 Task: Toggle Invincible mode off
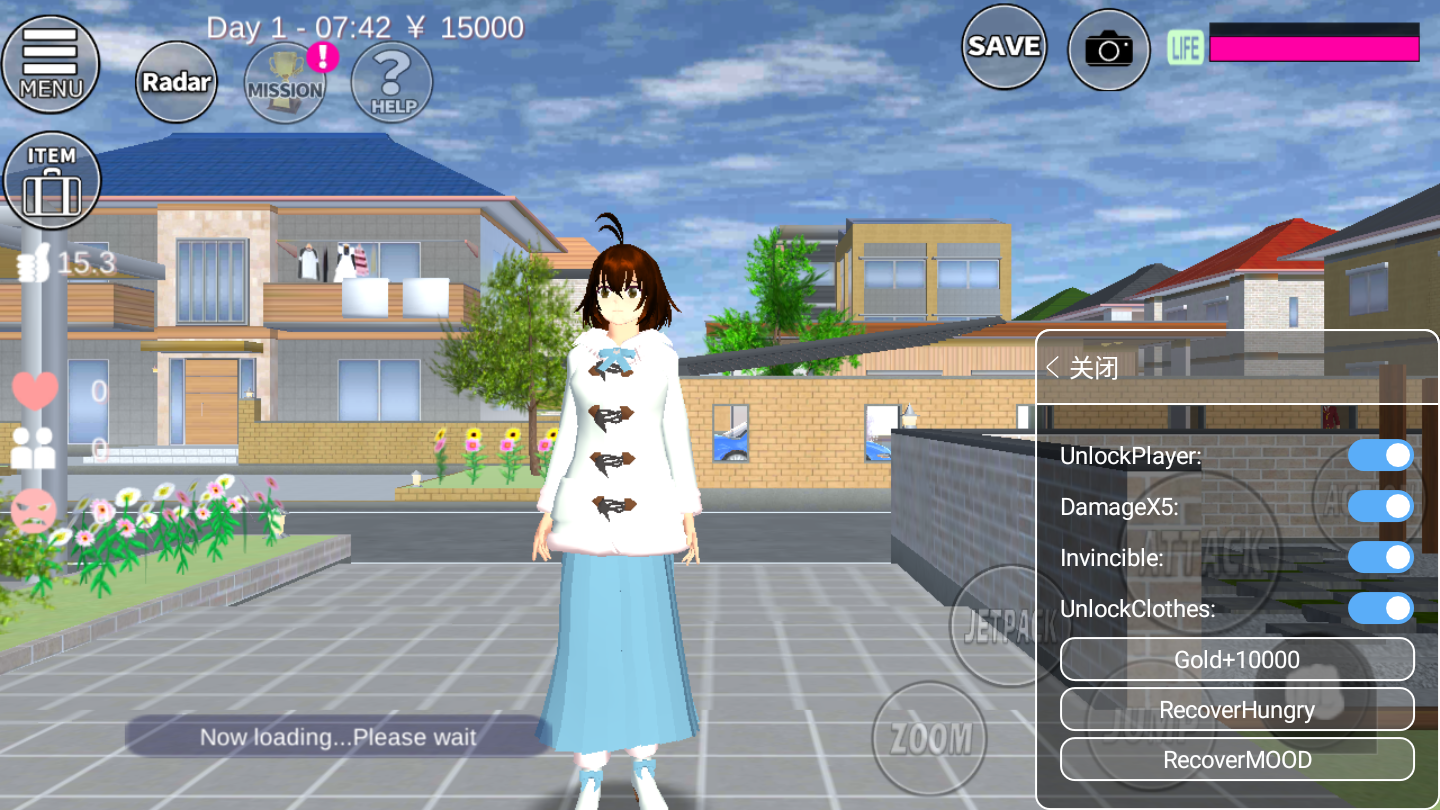tap(1380, 557)
